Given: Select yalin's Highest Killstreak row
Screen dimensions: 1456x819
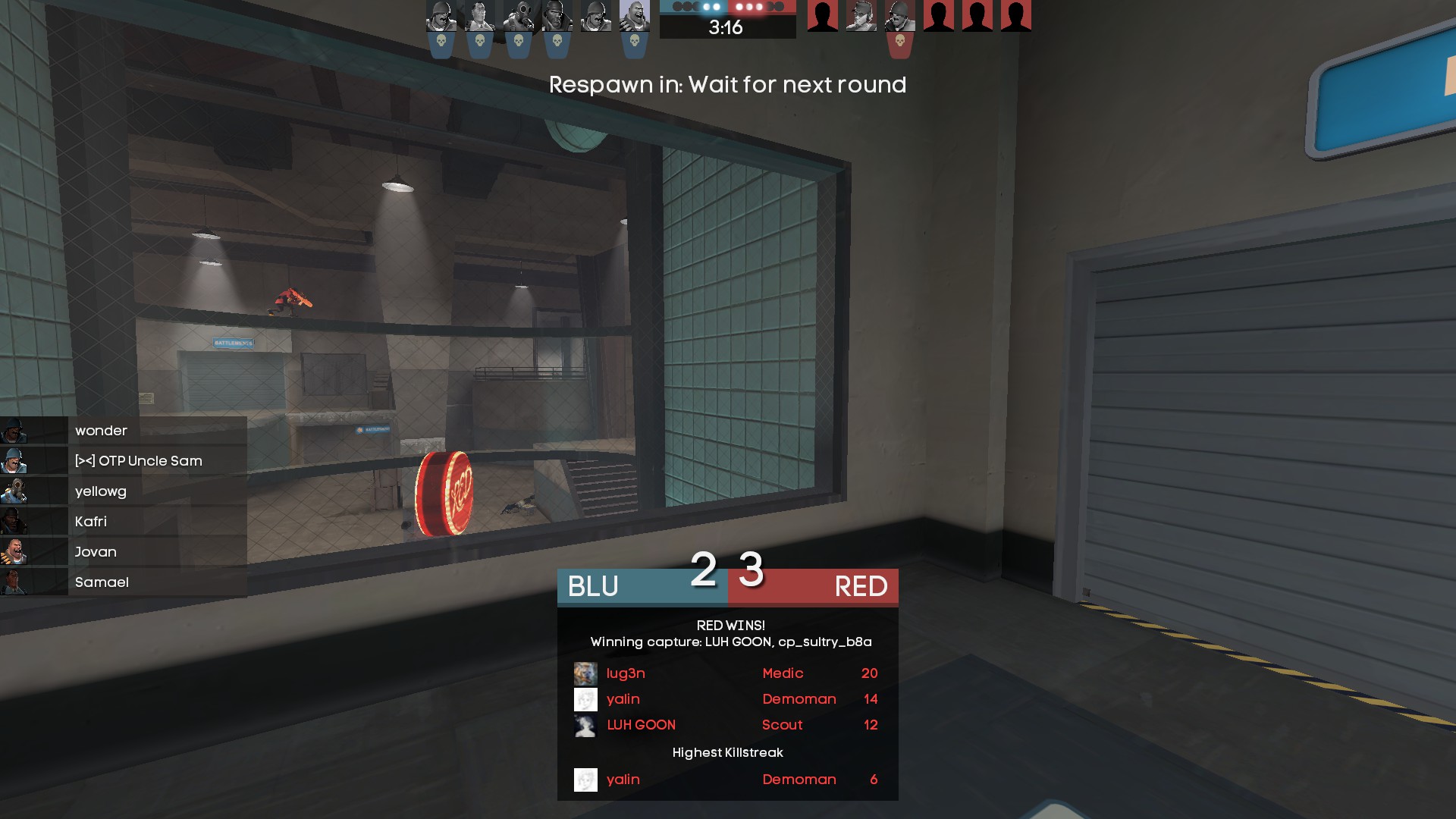Looking at the screenshot, I should pyautogui.click(x=726, y=780).
